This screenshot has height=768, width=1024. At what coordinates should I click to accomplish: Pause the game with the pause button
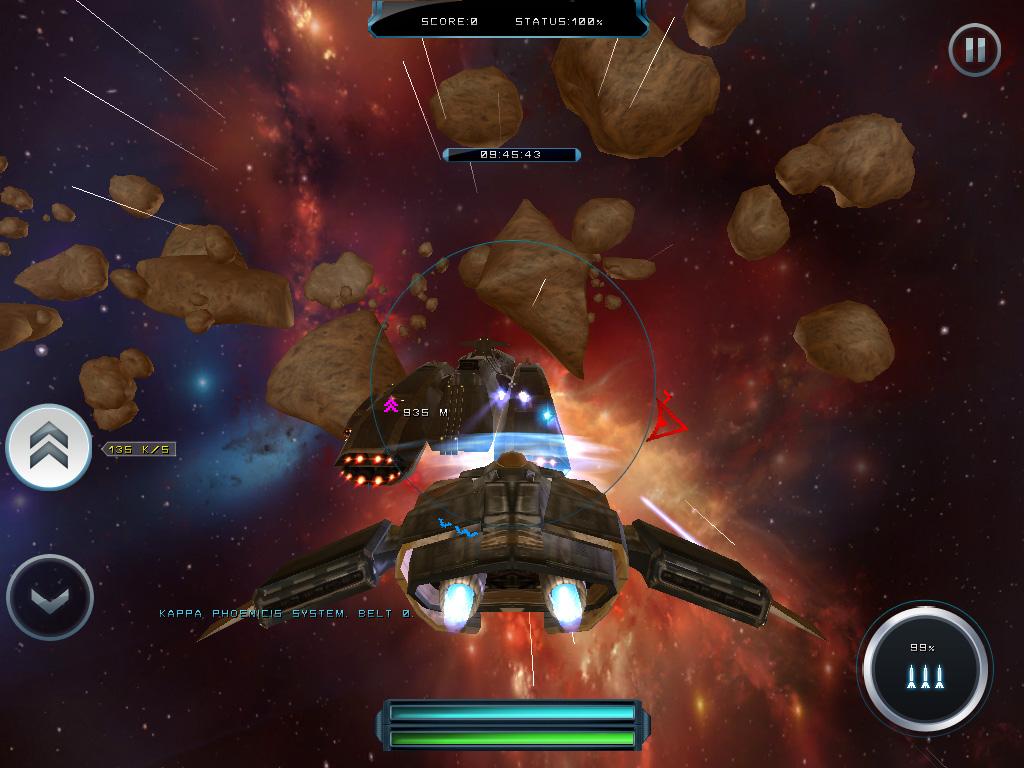coord(974,49)
